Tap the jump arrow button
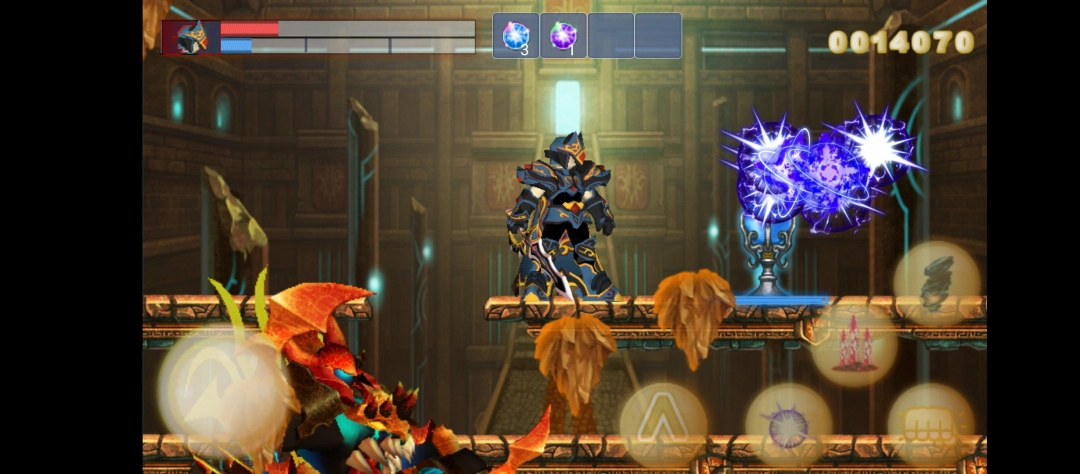 663,426
